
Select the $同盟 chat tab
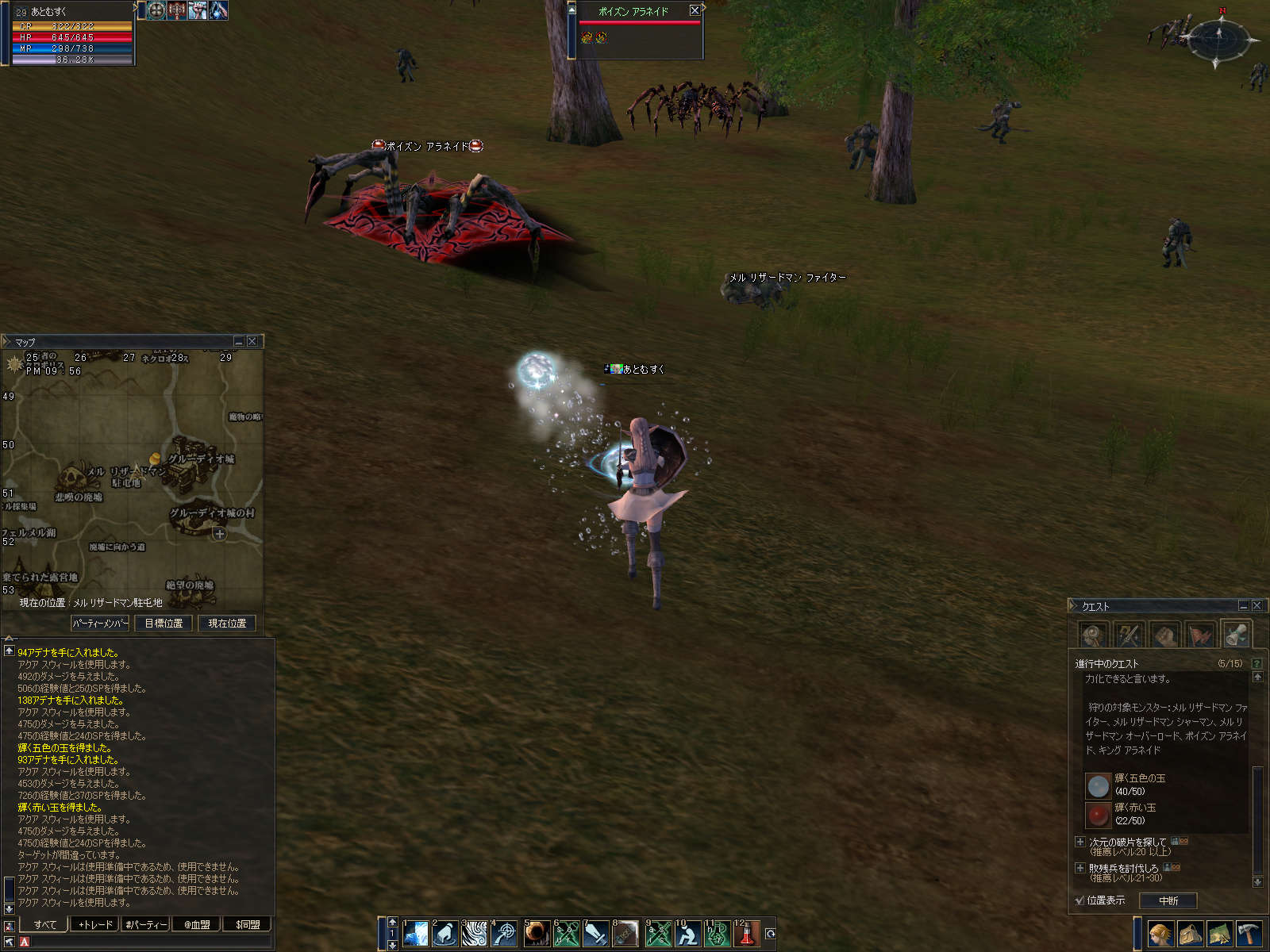pyautogui.click(x=248, y=924)
